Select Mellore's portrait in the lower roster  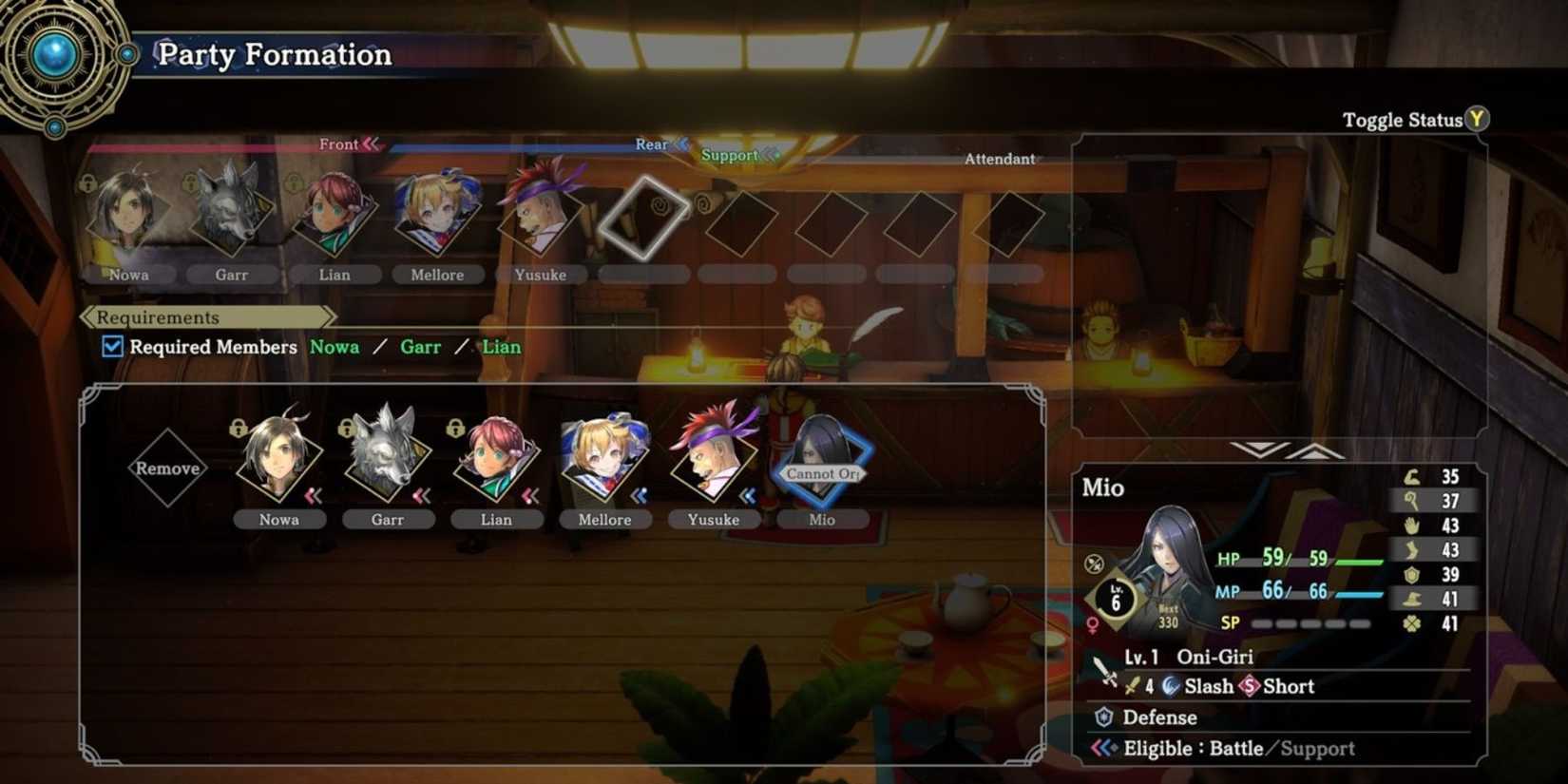coord(605,464)
